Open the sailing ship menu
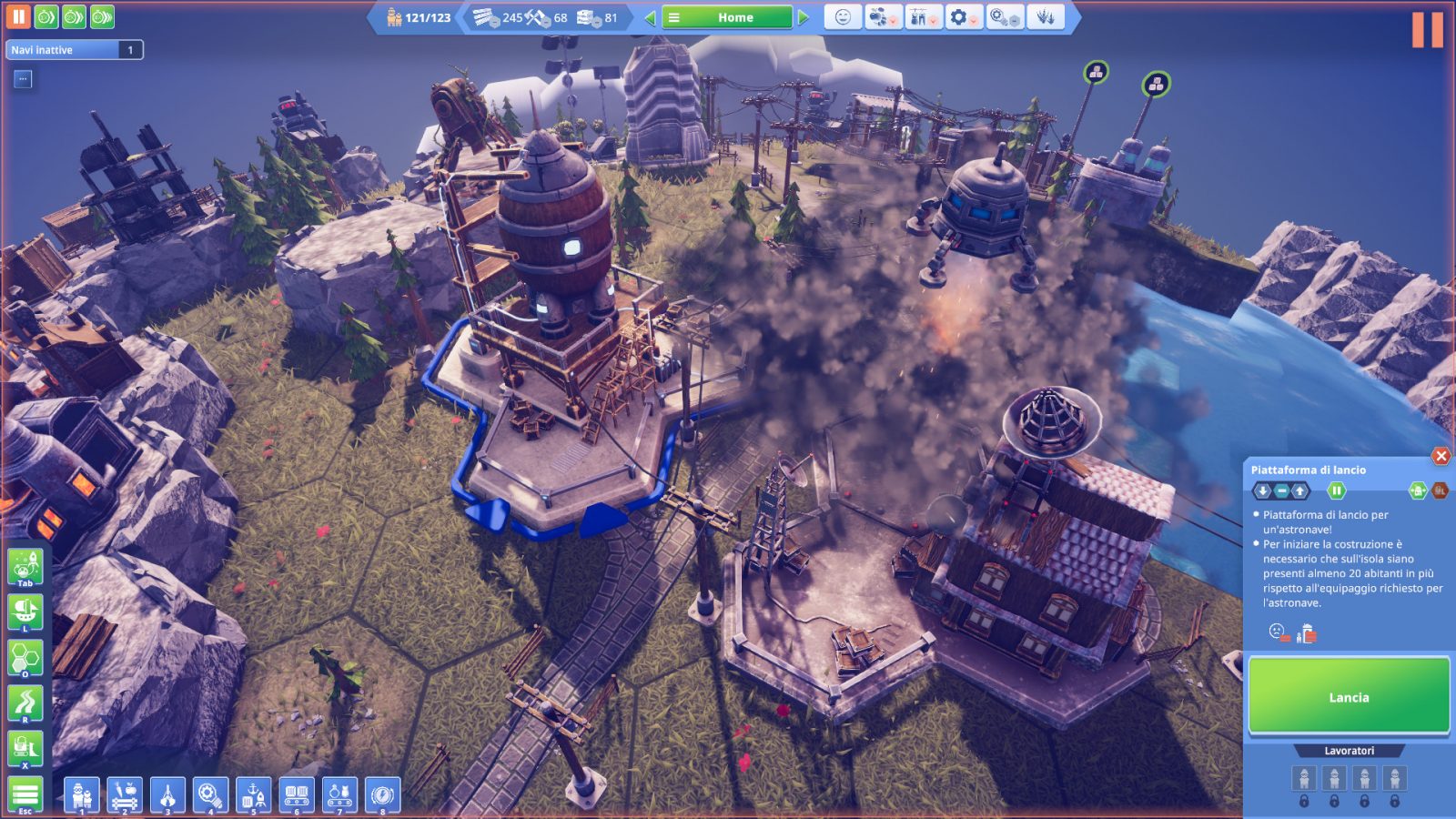The height and width of the screenshot is (819, 1456). [x=25, y=612]
